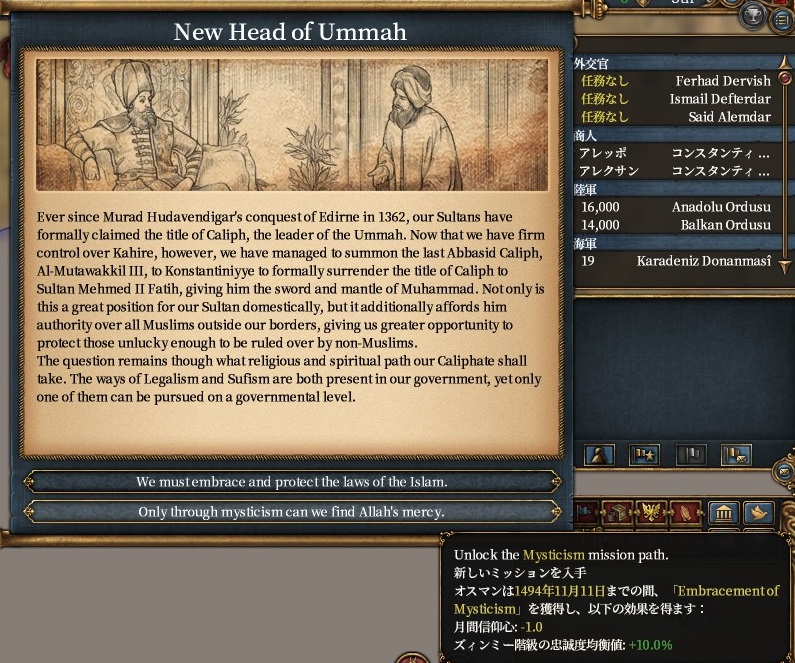Select the Karadeniz Donanmasî fleet
The image size is (795, 663).
pyautogui.click(x=672, y=261)
